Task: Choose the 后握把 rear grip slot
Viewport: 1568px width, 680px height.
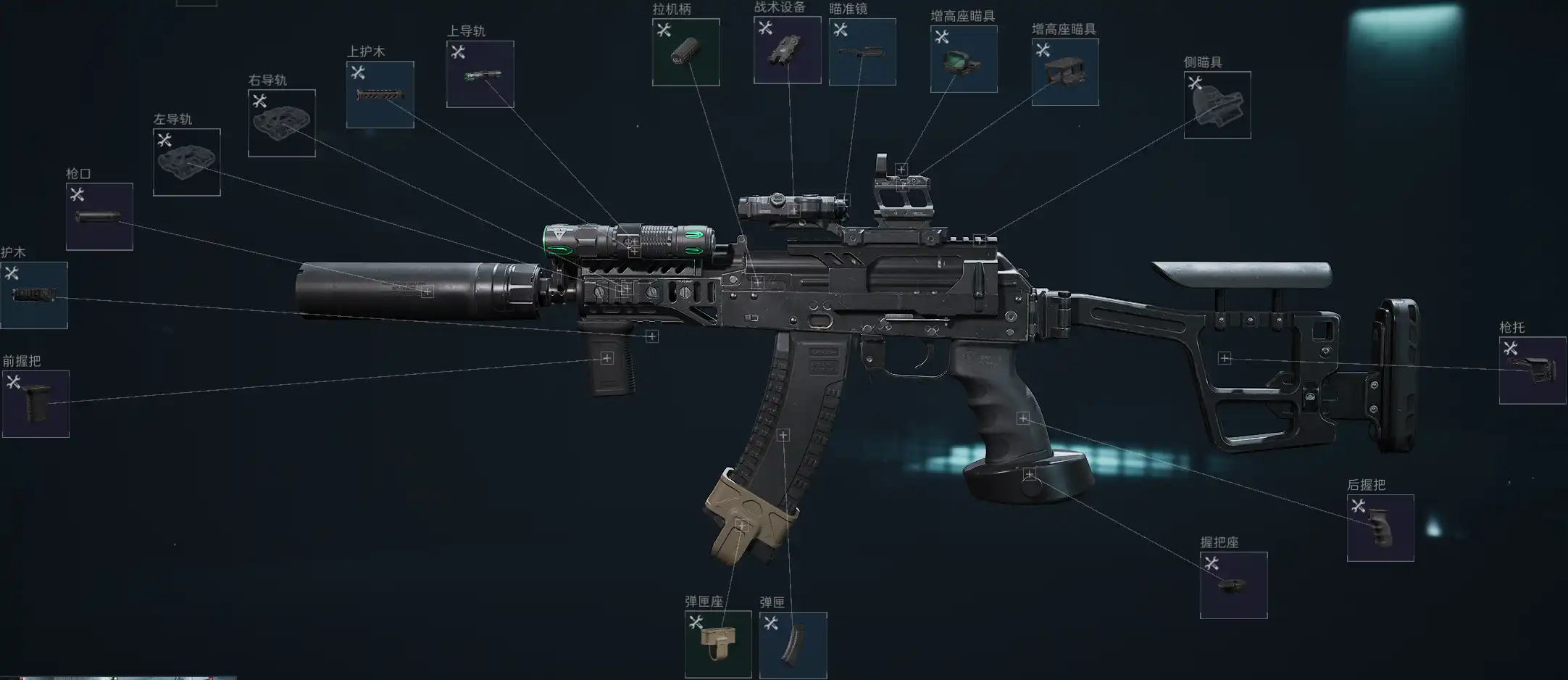Action: click(1380, 528)
